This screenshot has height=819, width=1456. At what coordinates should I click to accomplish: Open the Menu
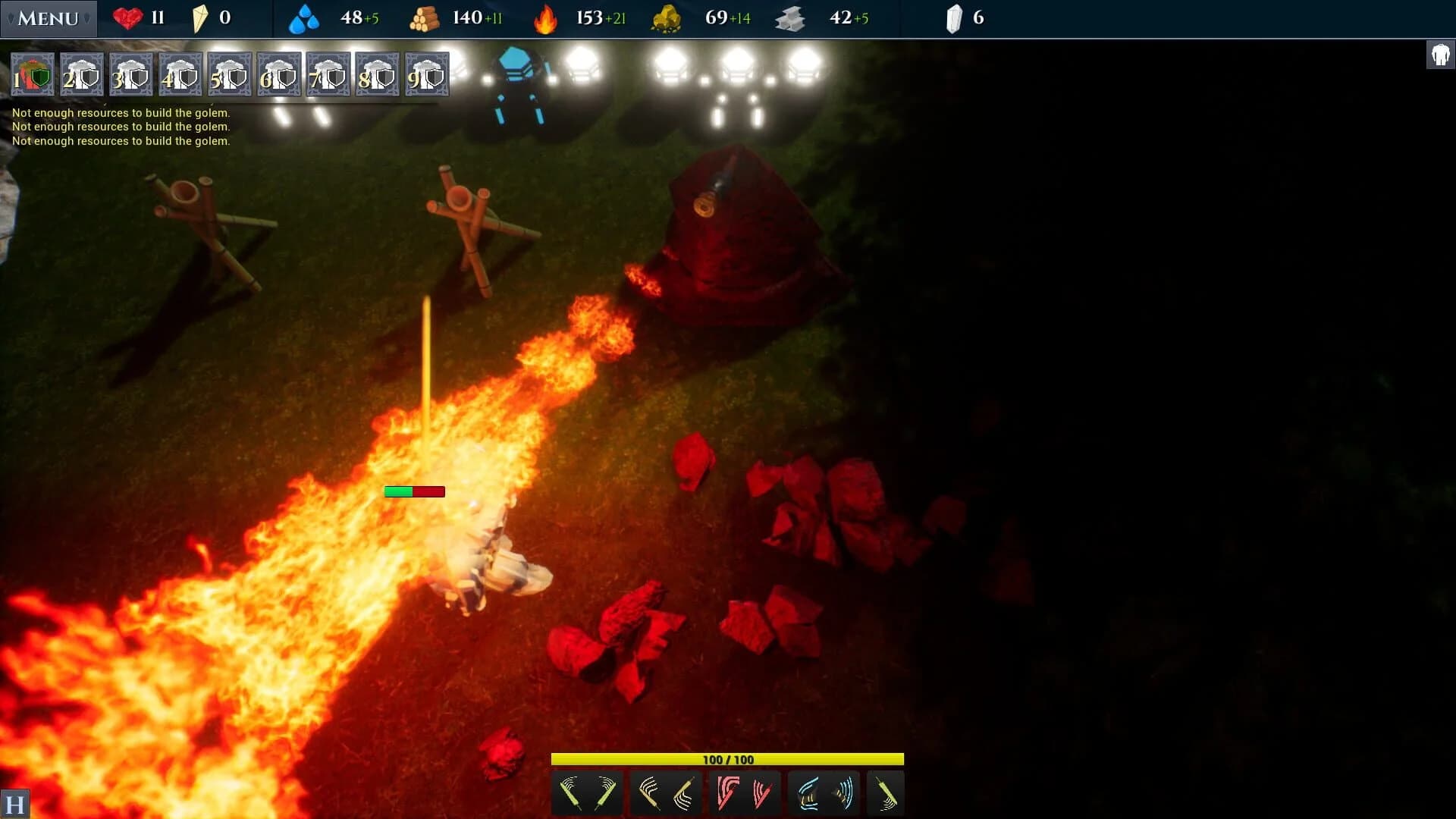tap(47, 18)
